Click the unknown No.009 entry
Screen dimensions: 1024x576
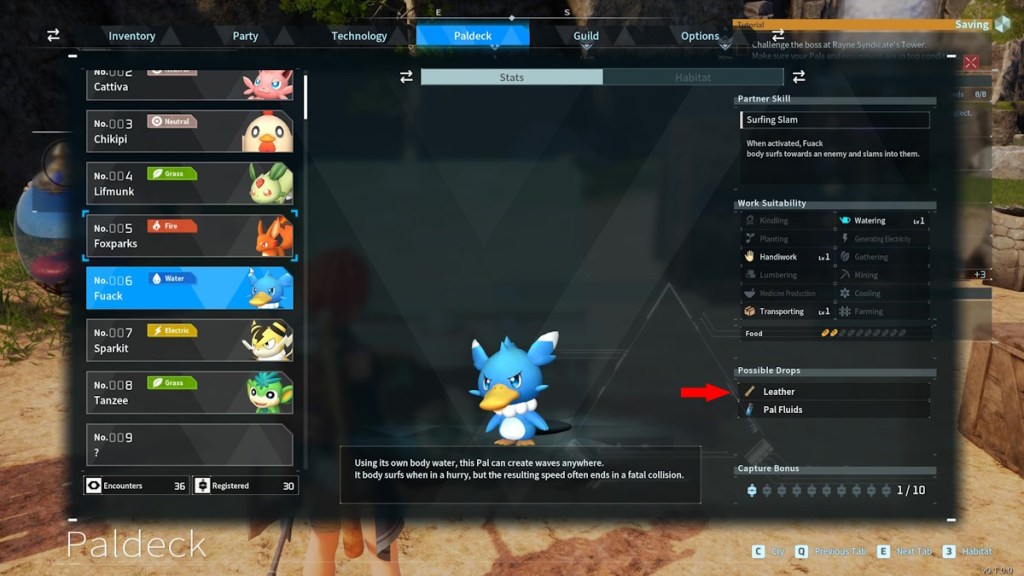coord(190,445)
